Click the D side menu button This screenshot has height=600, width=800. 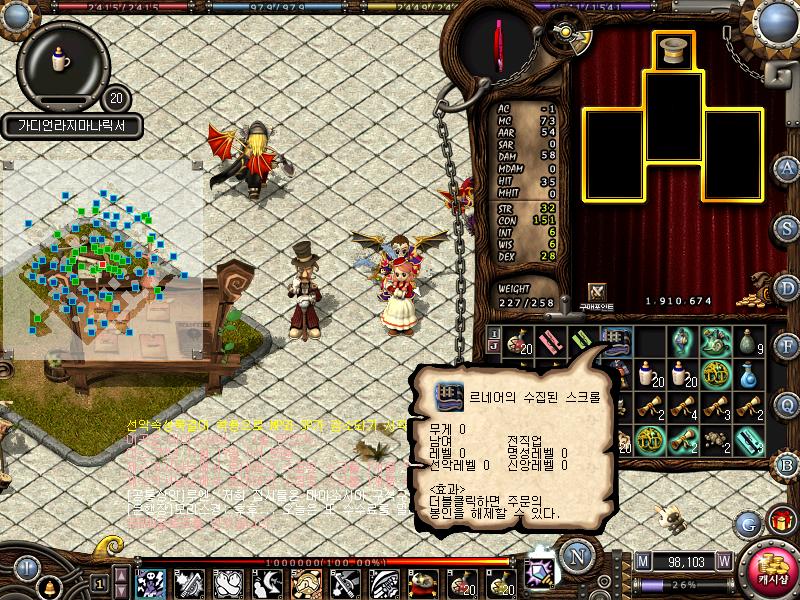(787, 287)
